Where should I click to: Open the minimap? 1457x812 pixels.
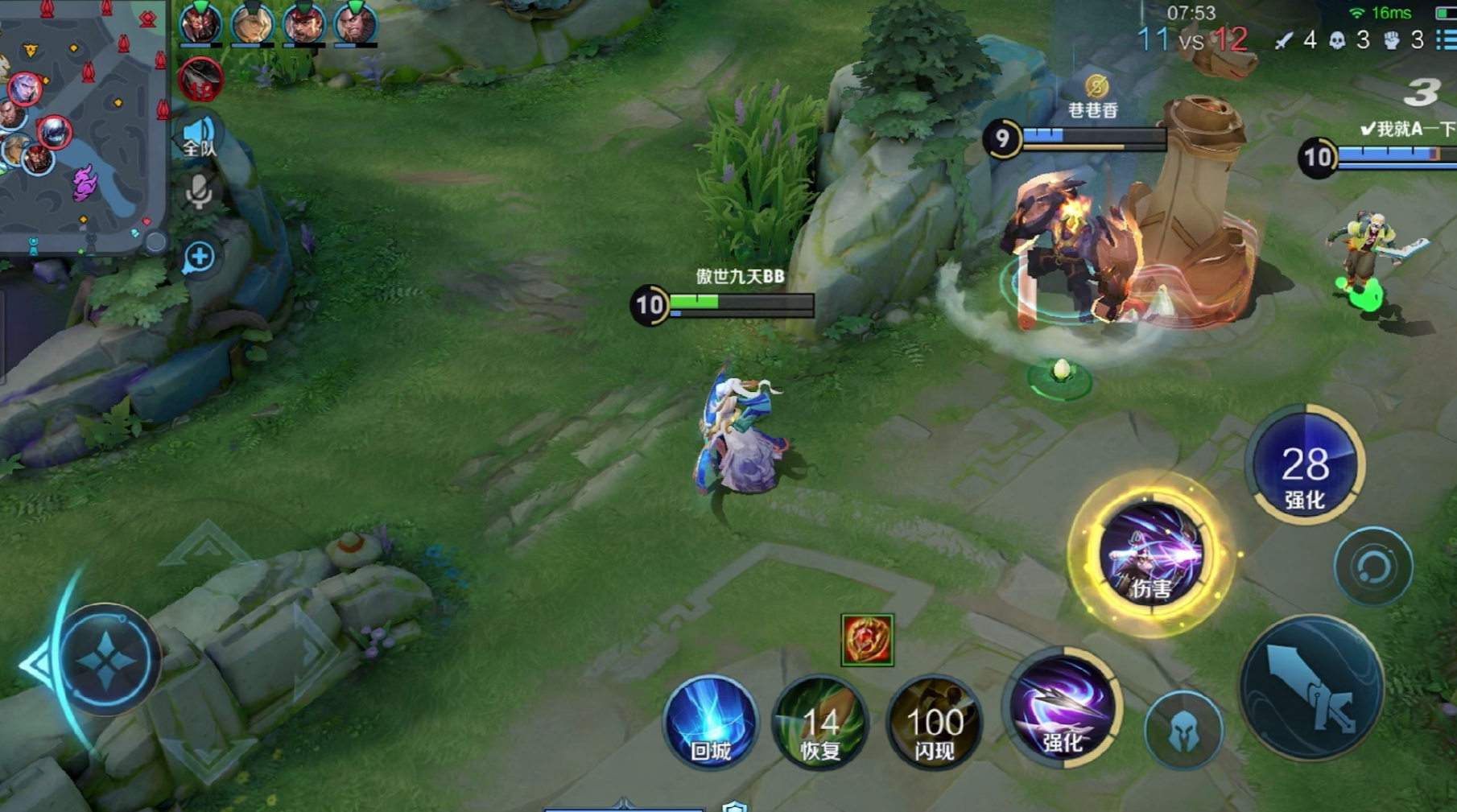pyautogui.click(x=80, y=125)
